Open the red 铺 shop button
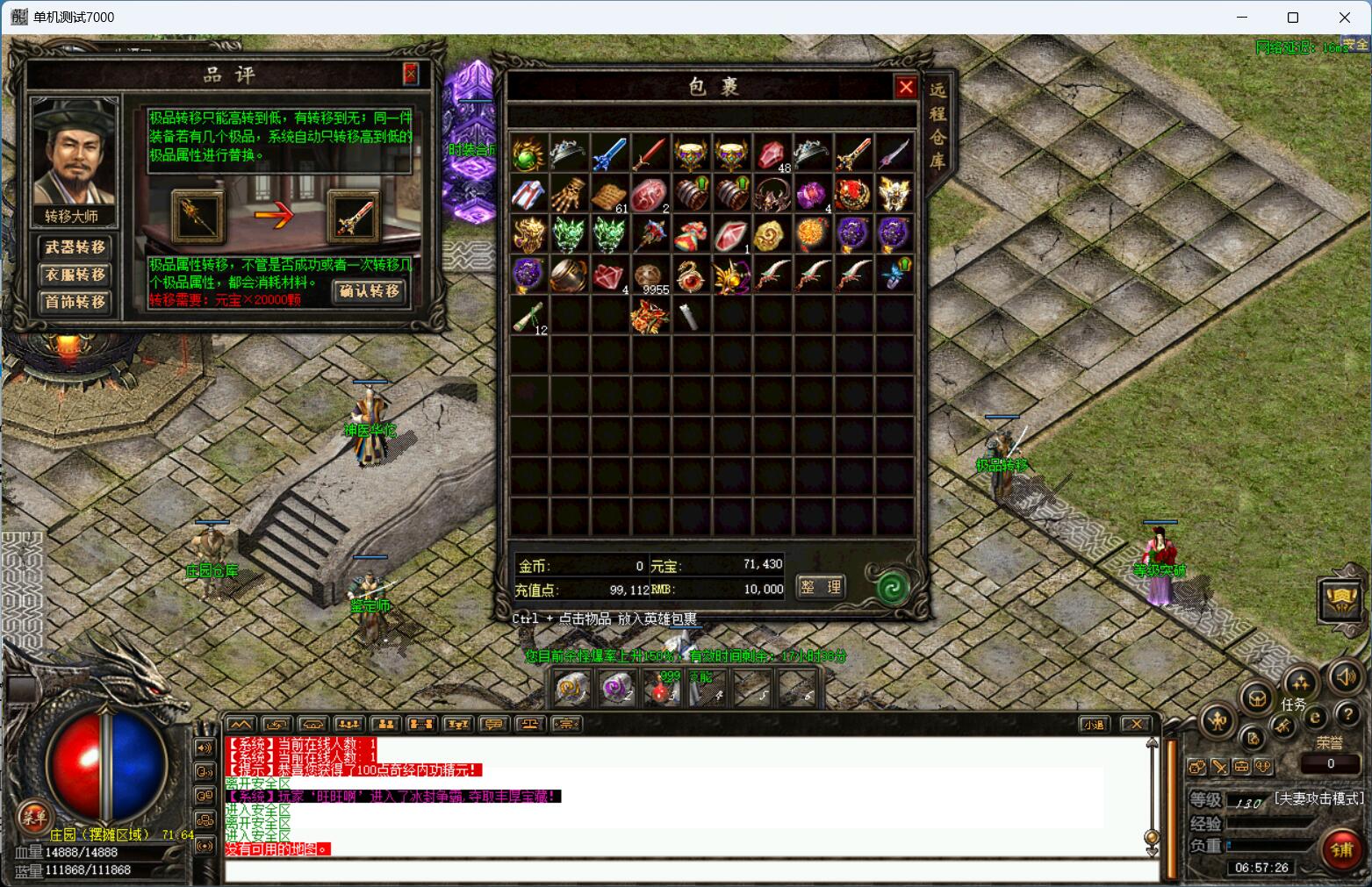 tap(1342, 849)
